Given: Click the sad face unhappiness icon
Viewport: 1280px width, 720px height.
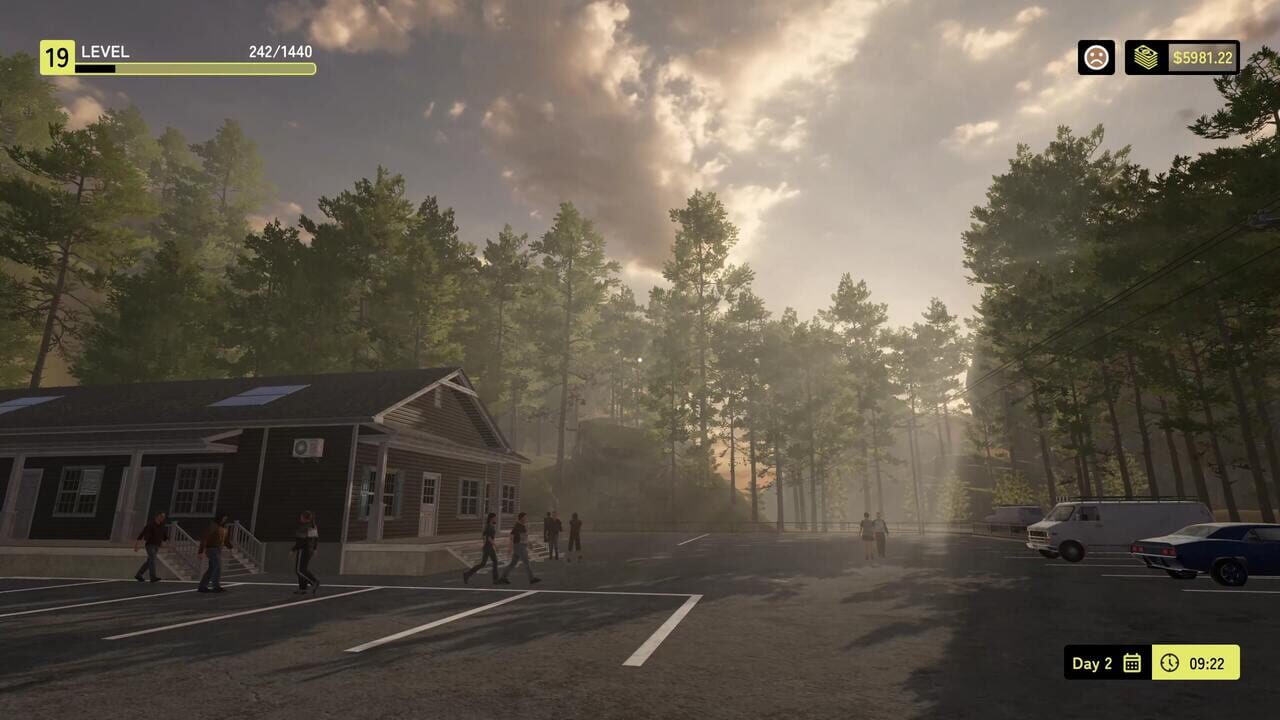Looking at the screenshot, I should pos(1095,58).
